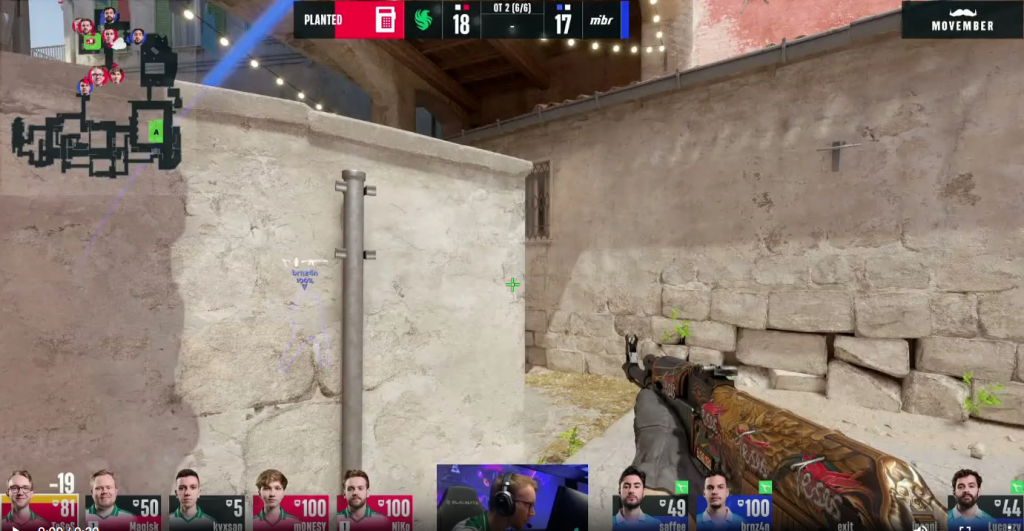Screen dimensions: 1024x531
Task: Select NiKo's player card
Action: (374, 500)
